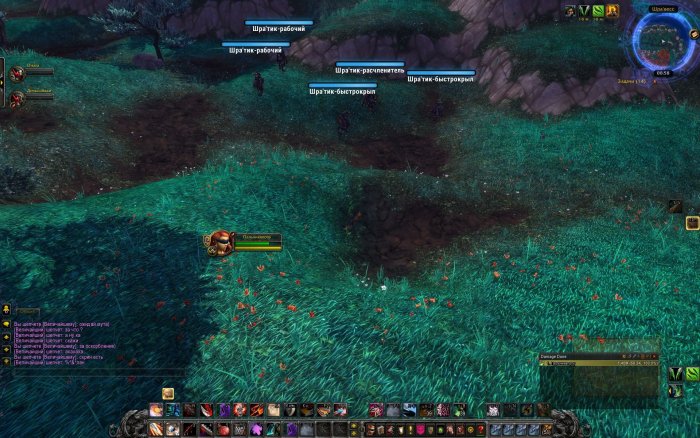700x438 pixels.
Task: Select the chat tab above the log
Action: point(27,313)
